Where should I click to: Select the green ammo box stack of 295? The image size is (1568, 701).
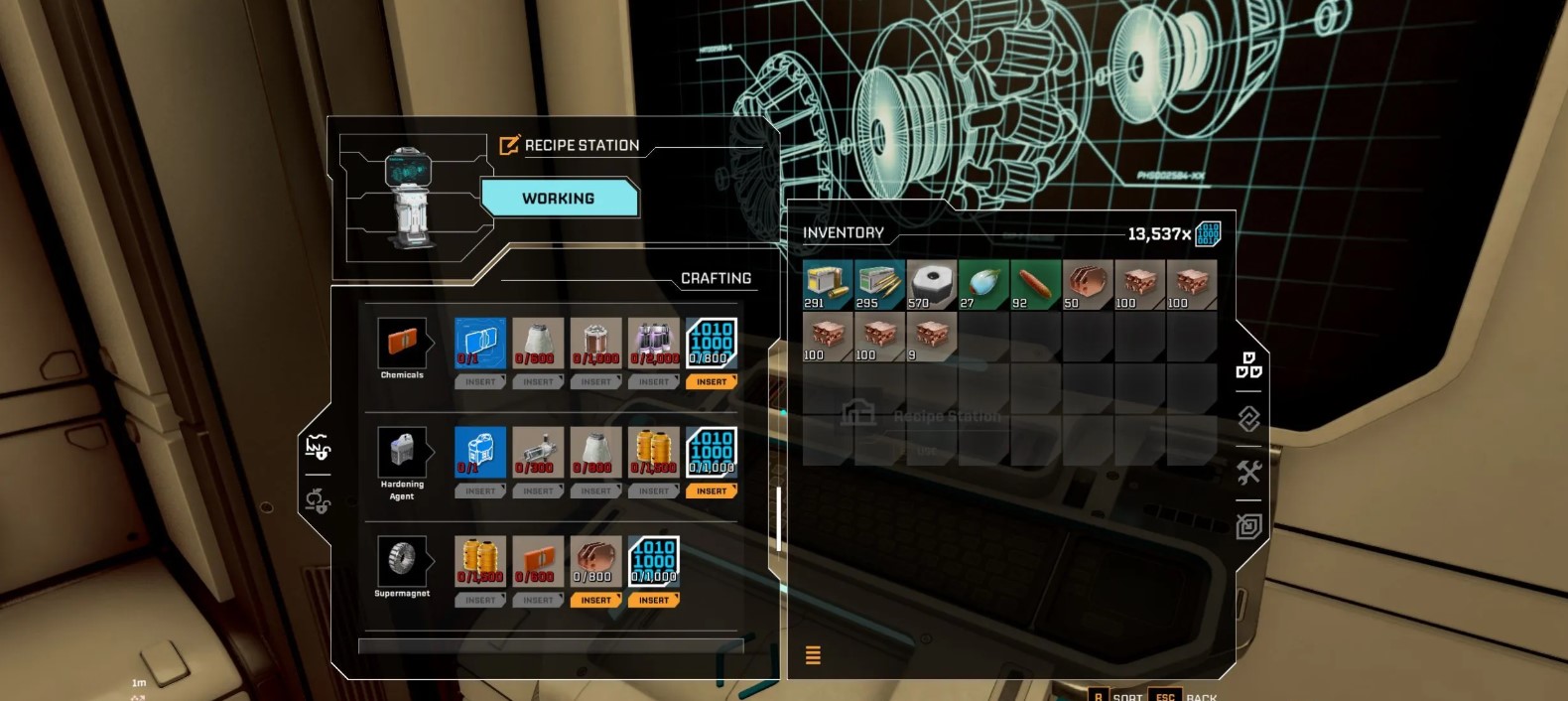pyautogui.click(x=879, y=286)
